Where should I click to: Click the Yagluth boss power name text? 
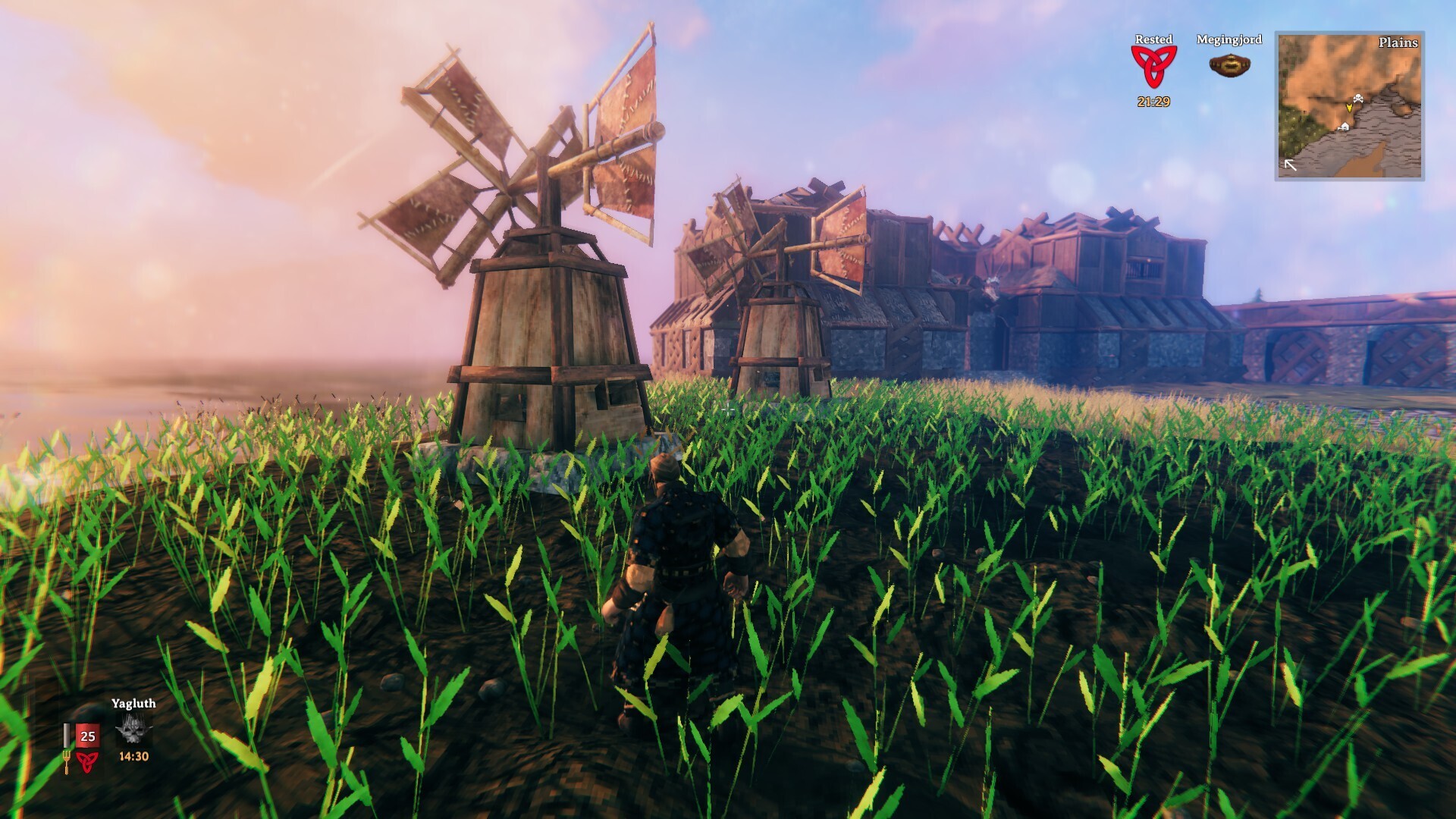tap(134, 704)
